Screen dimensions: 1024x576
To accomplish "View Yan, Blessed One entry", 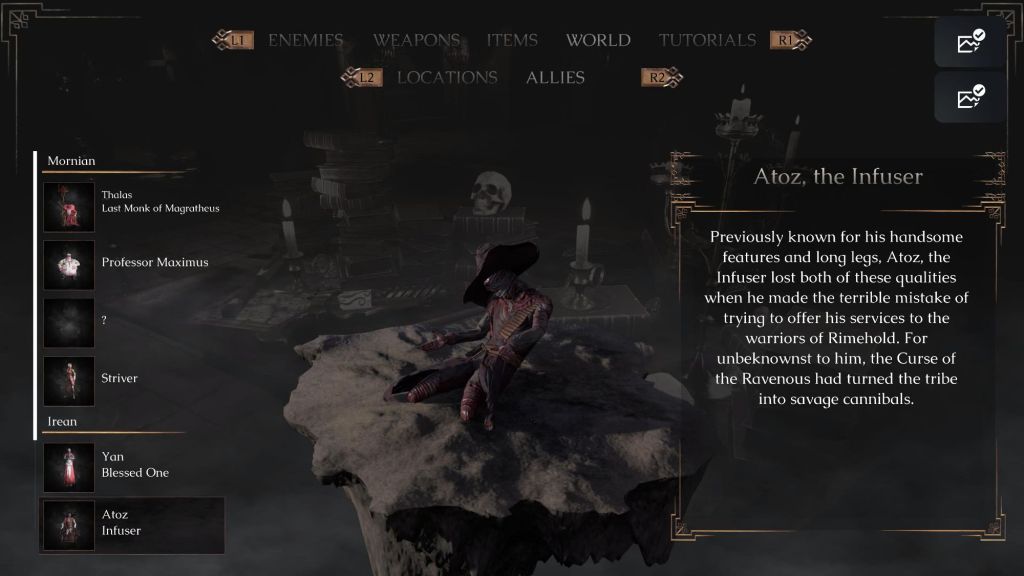I will point(132,466).
